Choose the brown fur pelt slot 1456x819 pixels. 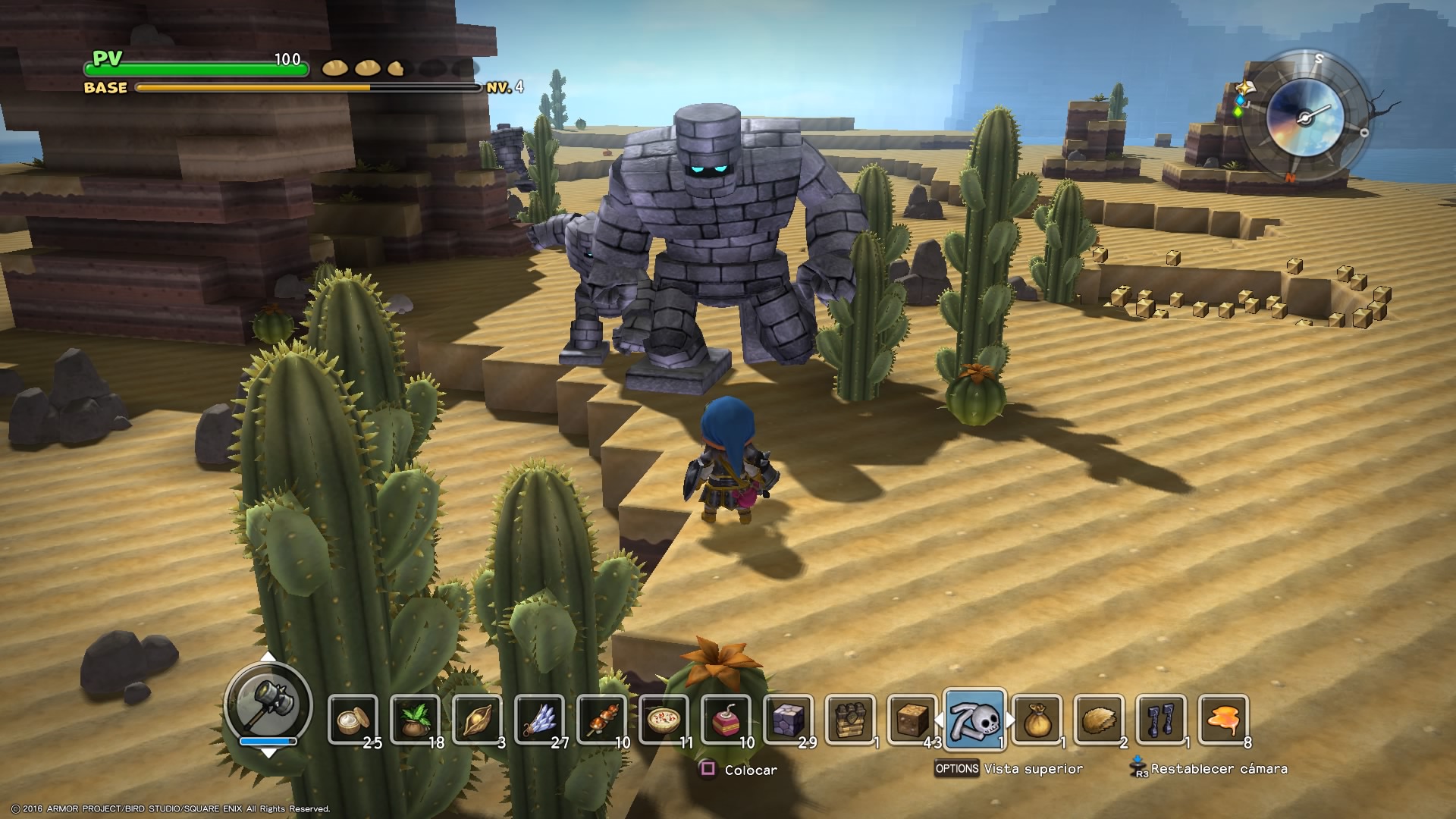pyautogui.click(x=1099, y=719)
